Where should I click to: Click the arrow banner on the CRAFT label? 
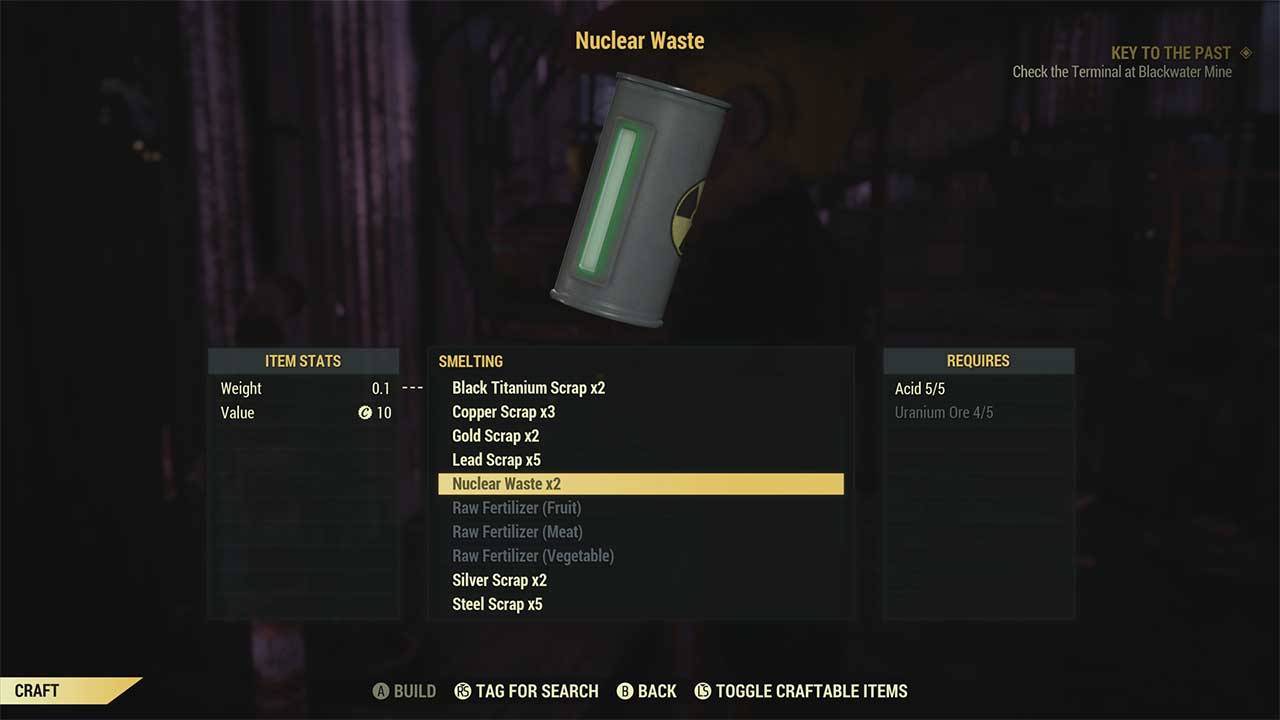[125, 690]
